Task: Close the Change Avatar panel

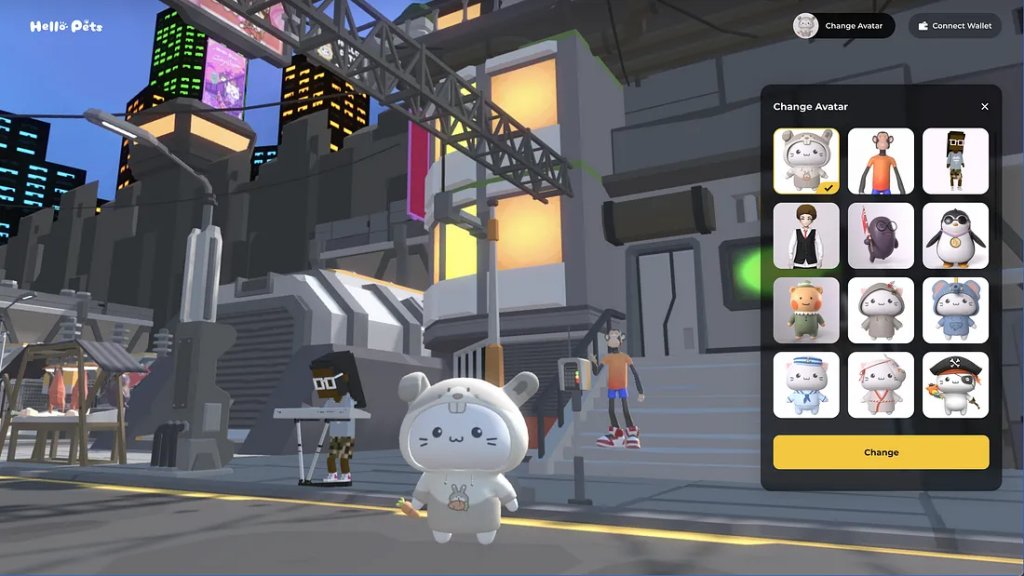Action: [x=984, y=107]
